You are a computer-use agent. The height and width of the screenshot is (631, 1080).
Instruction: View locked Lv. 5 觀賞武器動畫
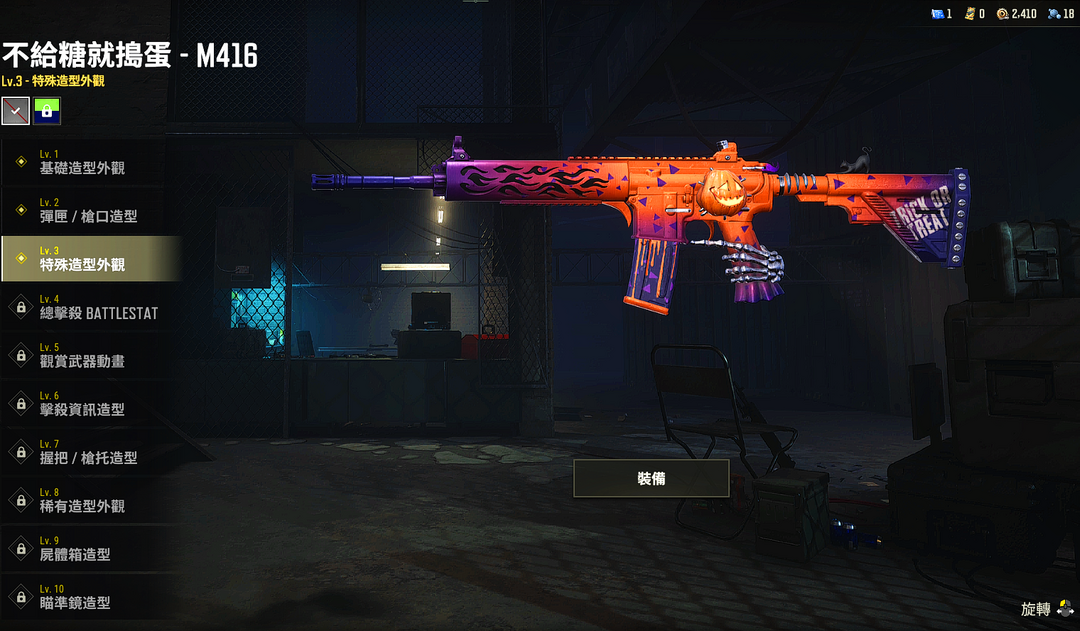point(90,355)
